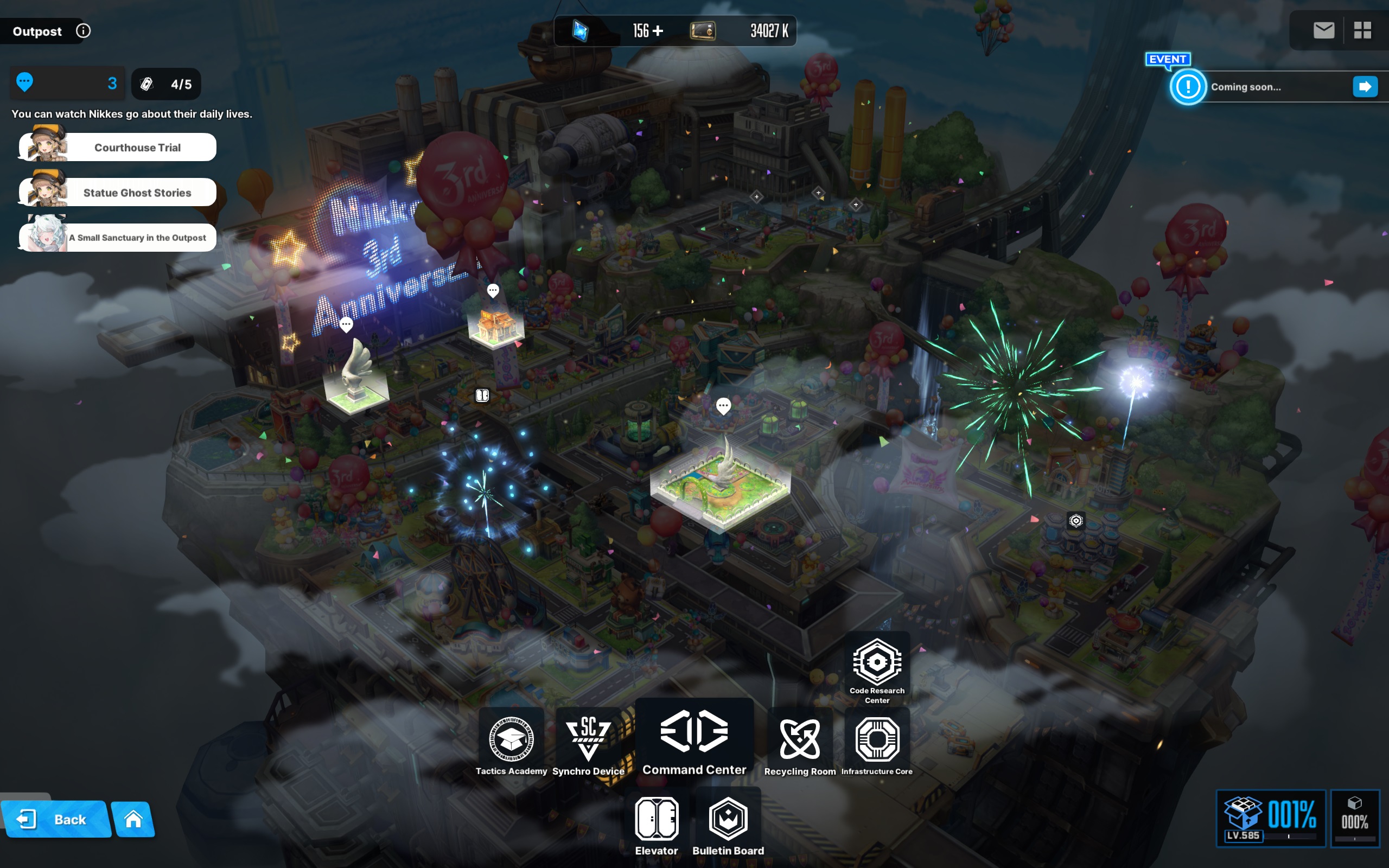Take the Elevator

point(657,825)
